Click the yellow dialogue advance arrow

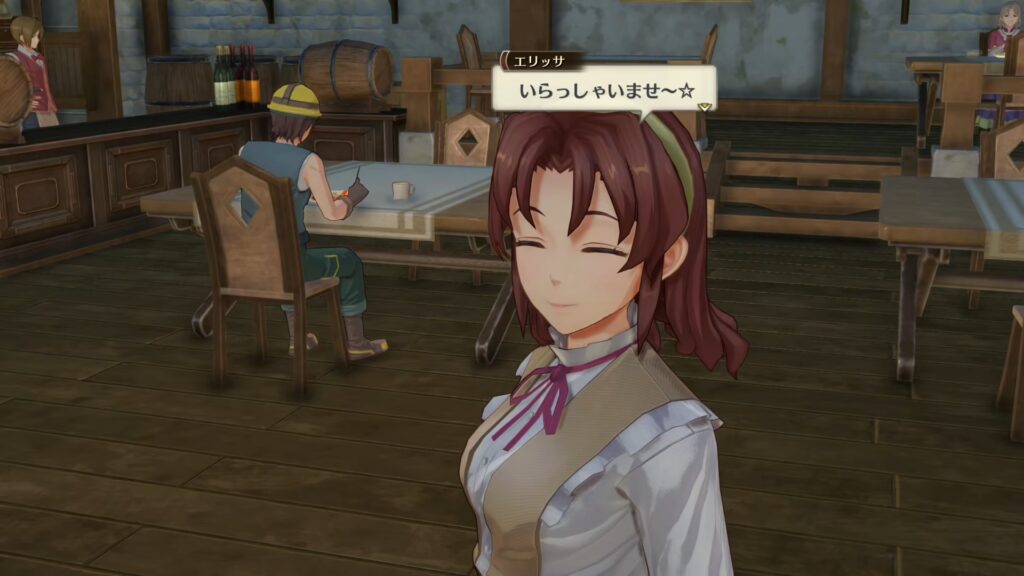point(704,106)
